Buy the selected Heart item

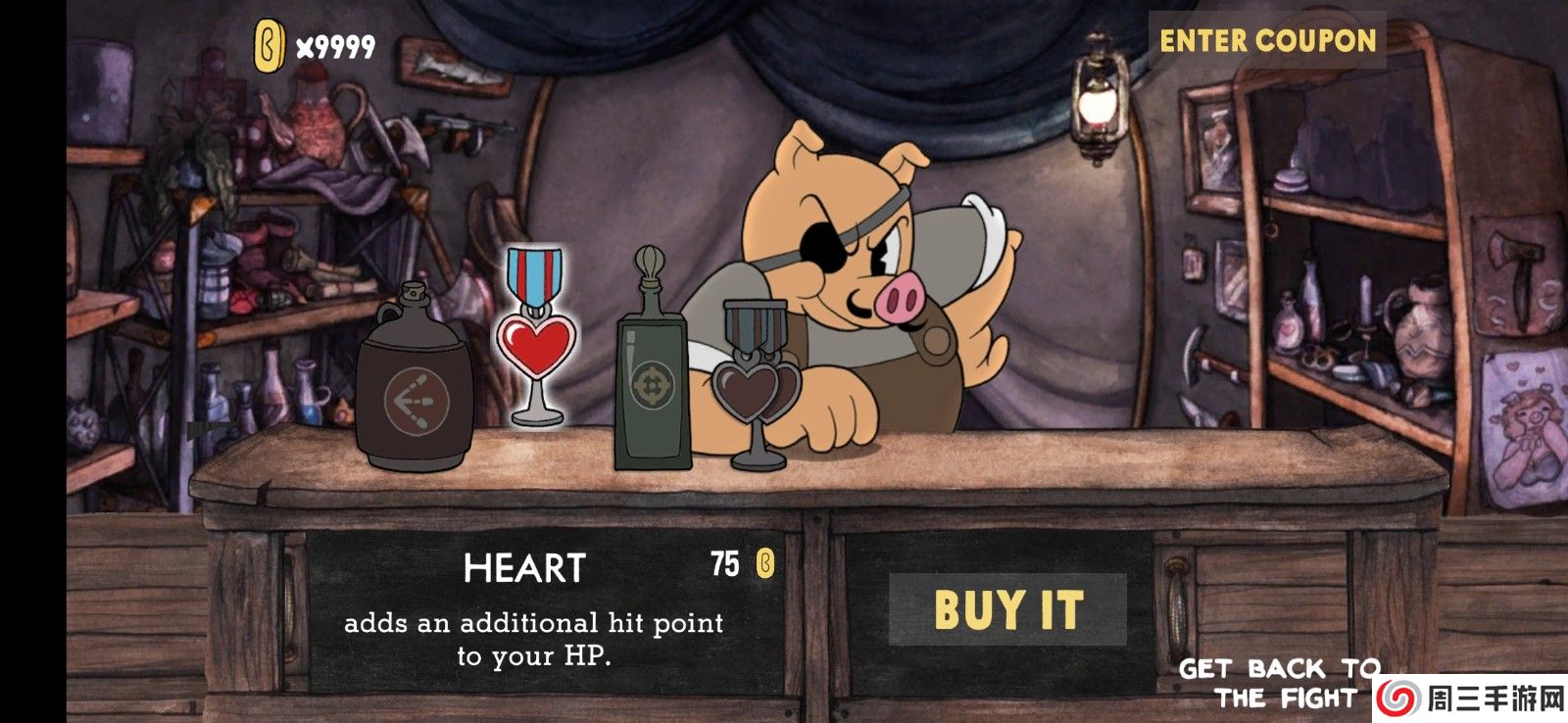(x=1007, y=609)
